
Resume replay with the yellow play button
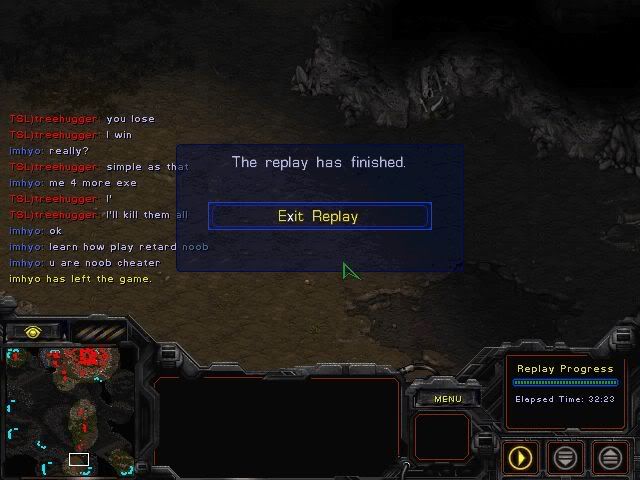[520, 458]
